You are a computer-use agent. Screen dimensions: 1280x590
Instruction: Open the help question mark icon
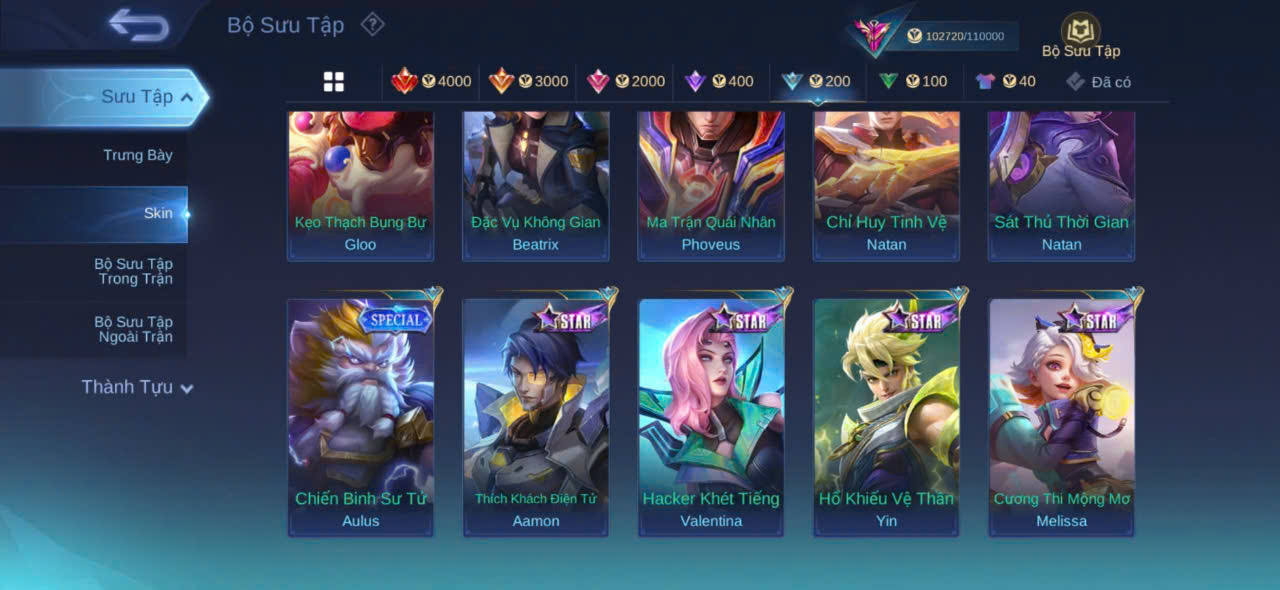coord(372,24)
